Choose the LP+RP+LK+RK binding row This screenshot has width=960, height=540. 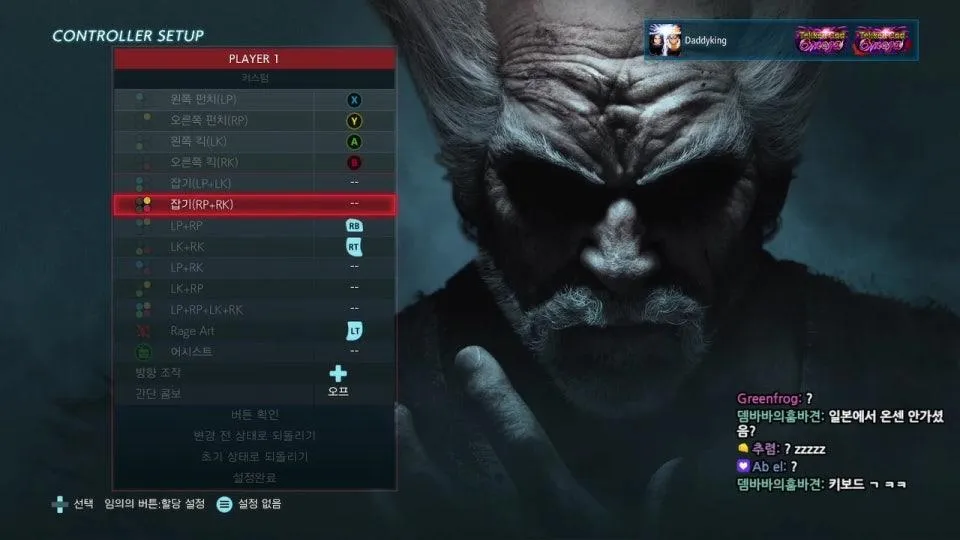[254, 309]
